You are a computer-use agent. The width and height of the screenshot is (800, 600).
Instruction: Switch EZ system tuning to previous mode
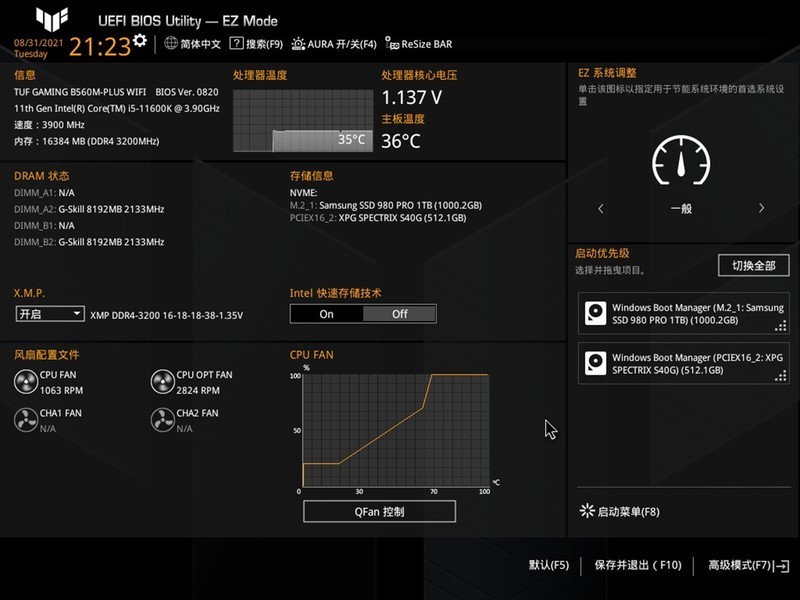(601, 209)
